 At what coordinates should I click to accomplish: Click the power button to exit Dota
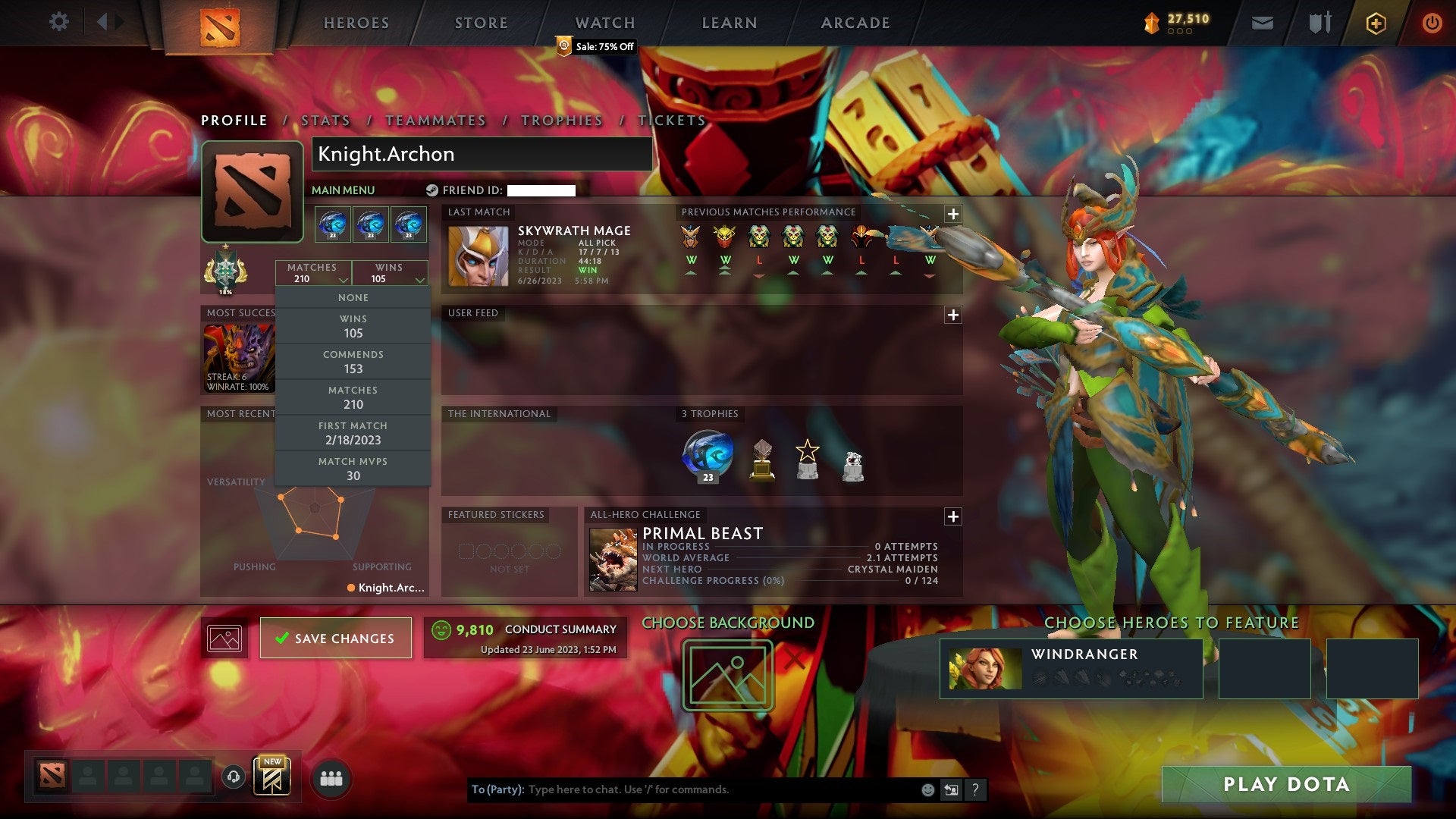[x=1432, y=23]
